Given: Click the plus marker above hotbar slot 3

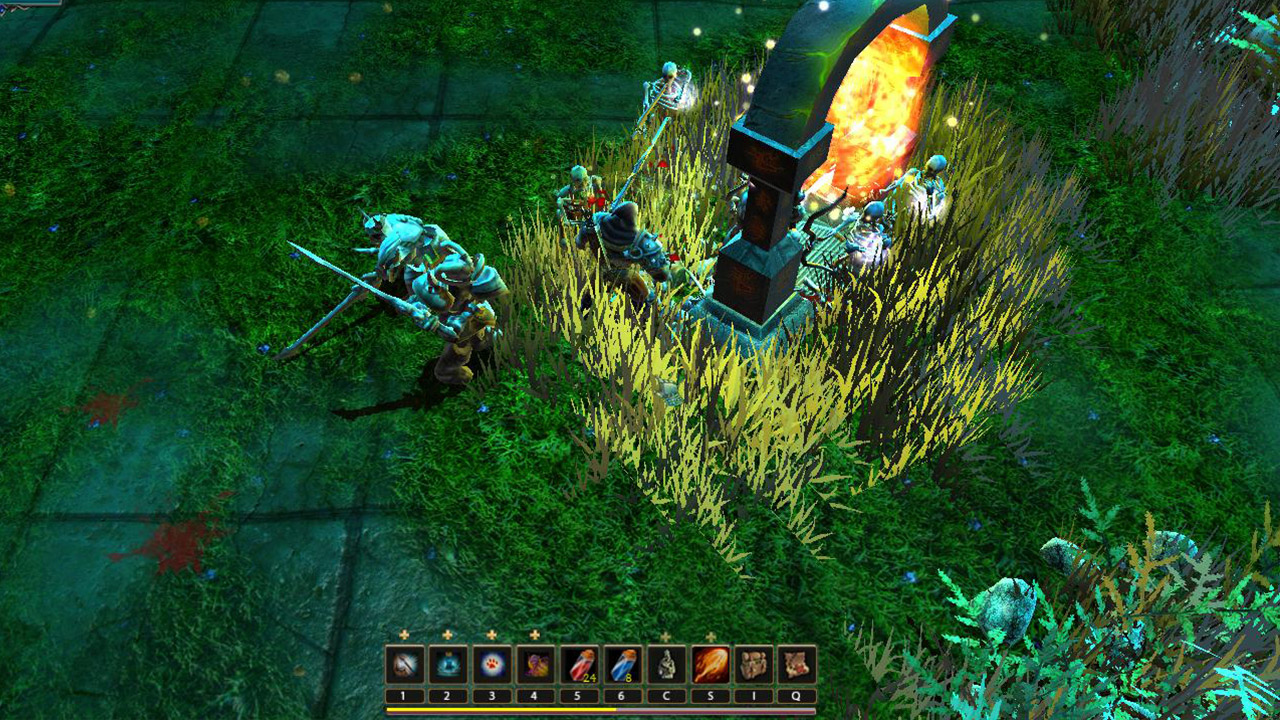Looking at the screenshot, I should coord(491,635).
